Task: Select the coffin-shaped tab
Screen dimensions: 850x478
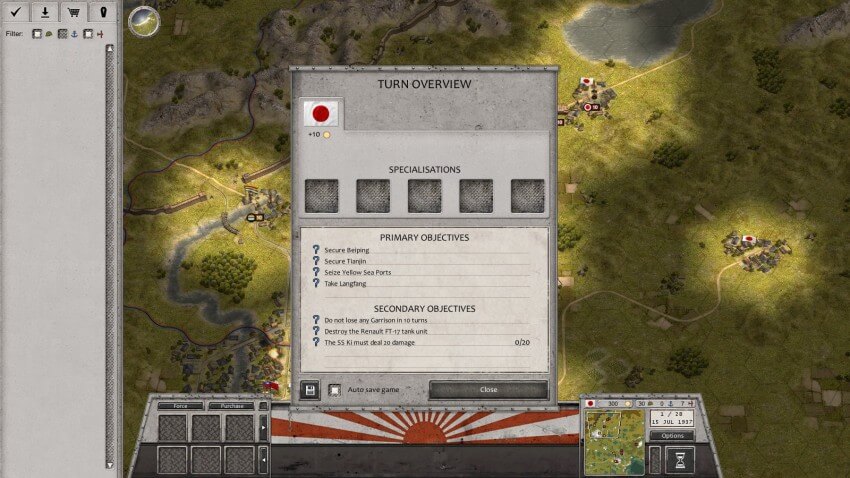Action: pos(103,12)
